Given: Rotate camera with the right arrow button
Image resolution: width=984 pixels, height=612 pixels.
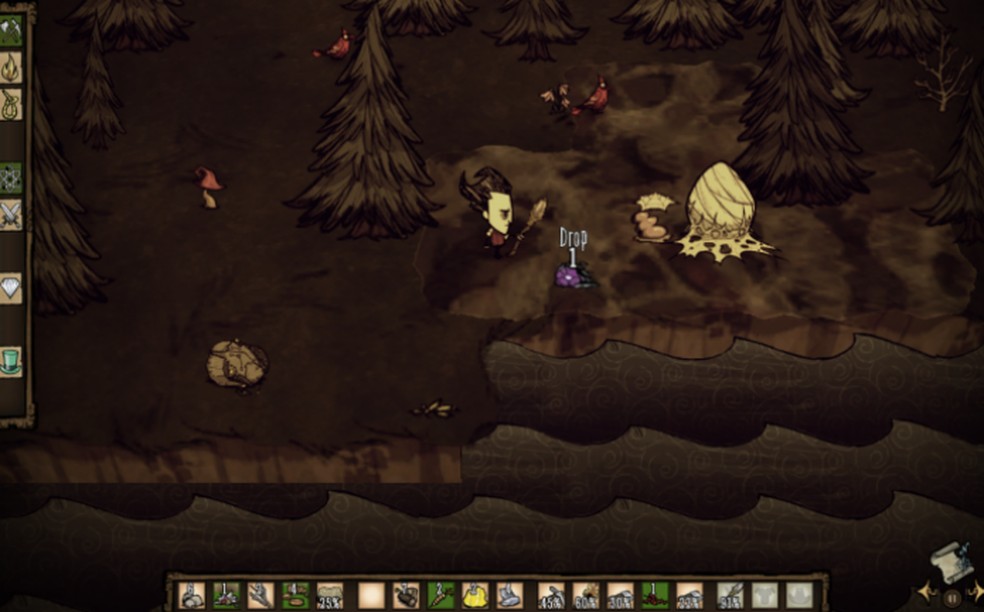Looking at the screenshot, I should pyautogui.click(x=977, y=594).
